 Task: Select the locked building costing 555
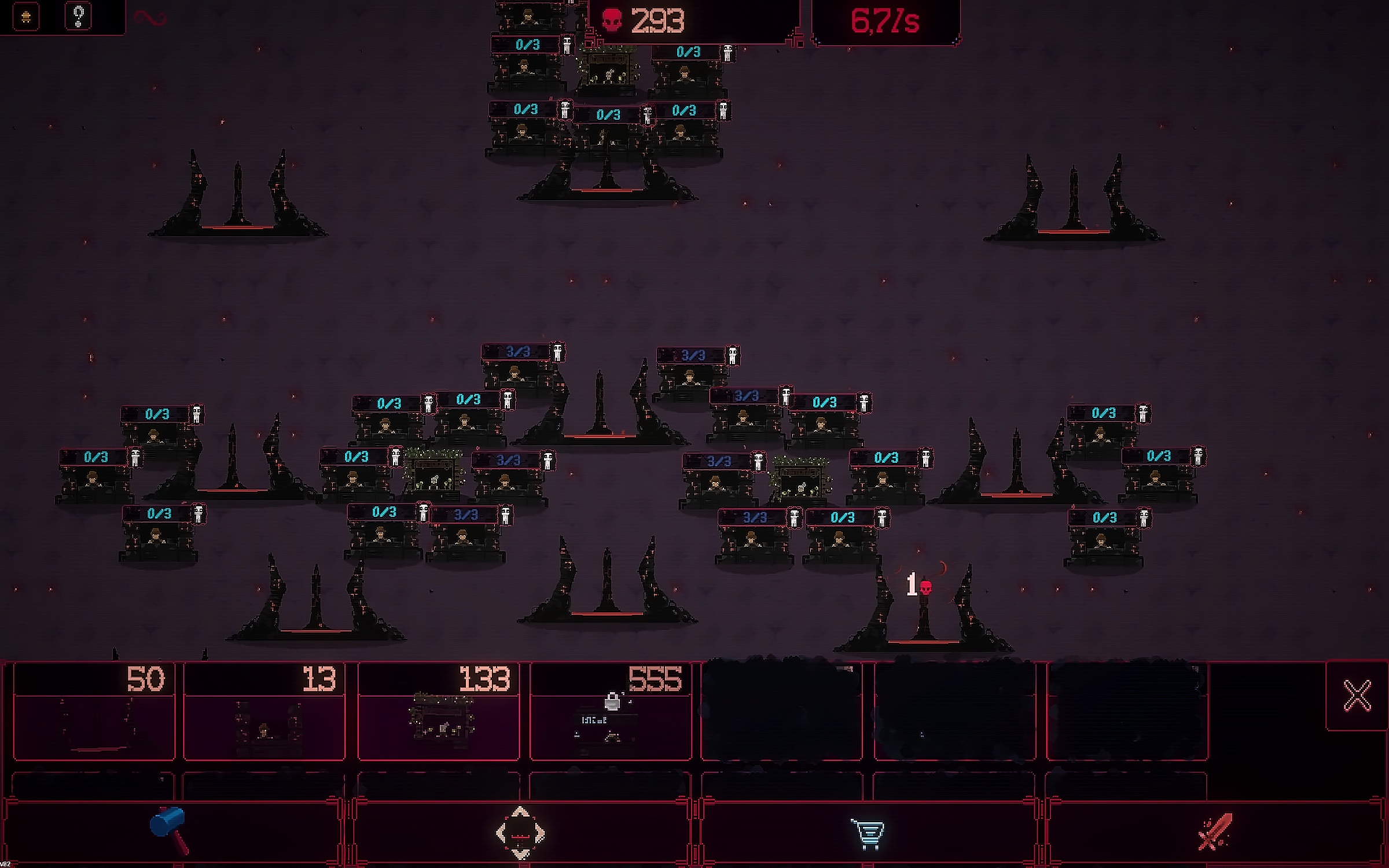(611, 712)
